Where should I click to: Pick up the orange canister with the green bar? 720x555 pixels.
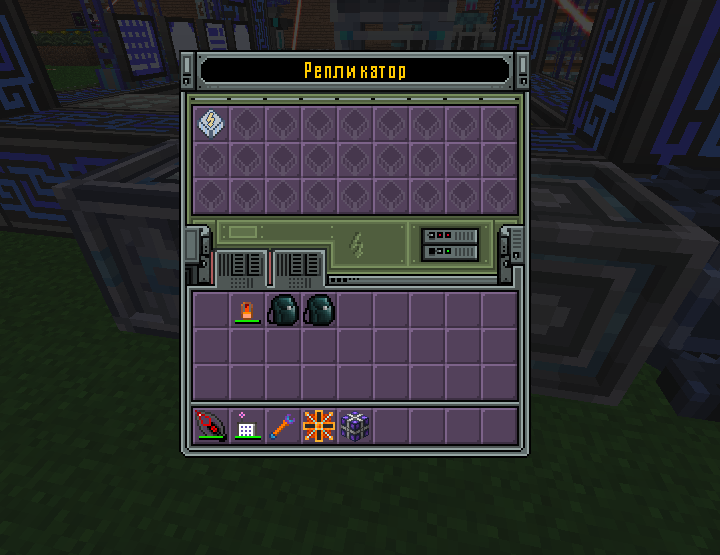247,310
